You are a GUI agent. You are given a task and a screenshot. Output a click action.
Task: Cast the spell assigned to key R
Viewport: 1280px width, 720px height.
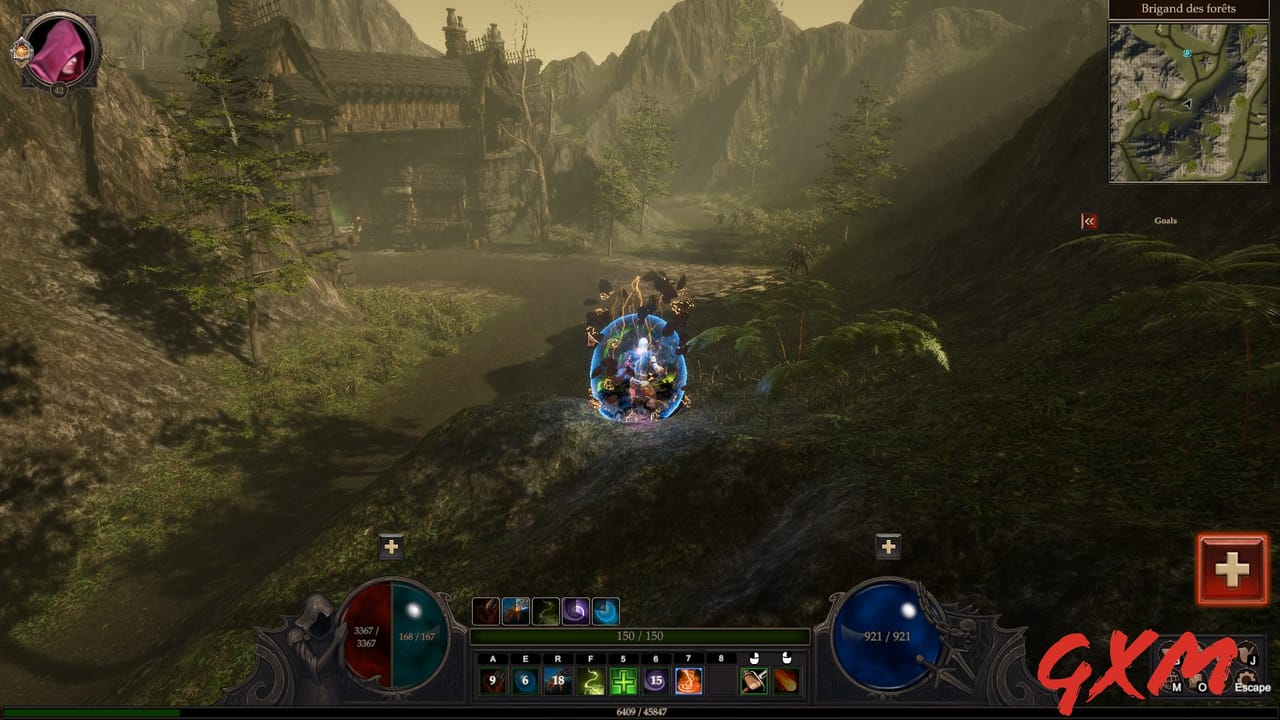click(558, 681)
